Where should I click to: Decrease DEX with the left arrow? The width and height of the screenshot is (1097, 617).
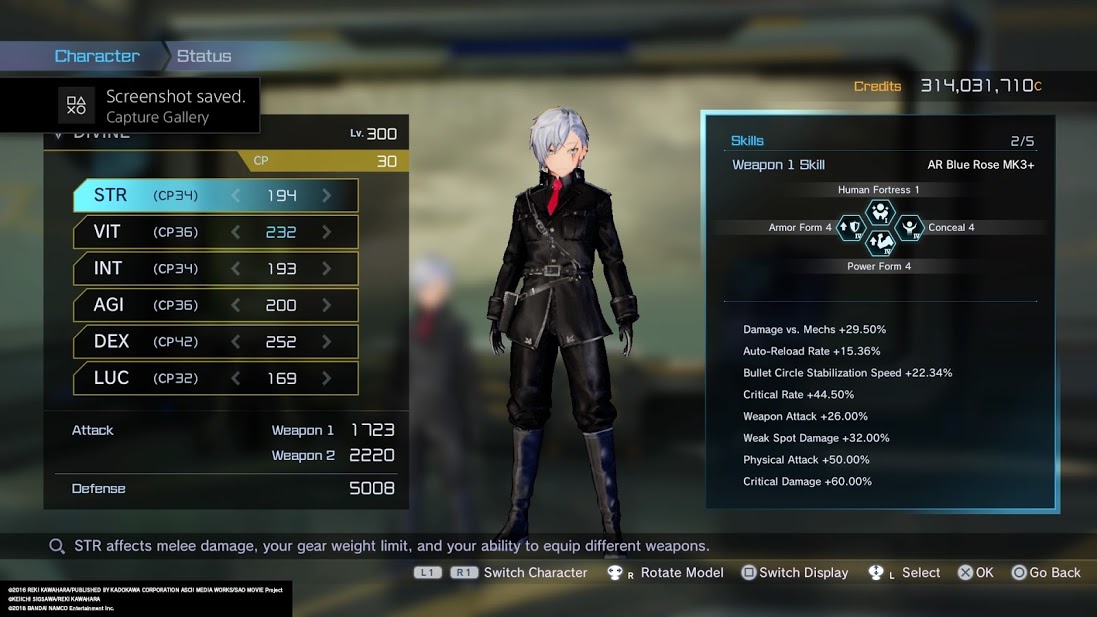pyautogui.click(x=236, y=341)
